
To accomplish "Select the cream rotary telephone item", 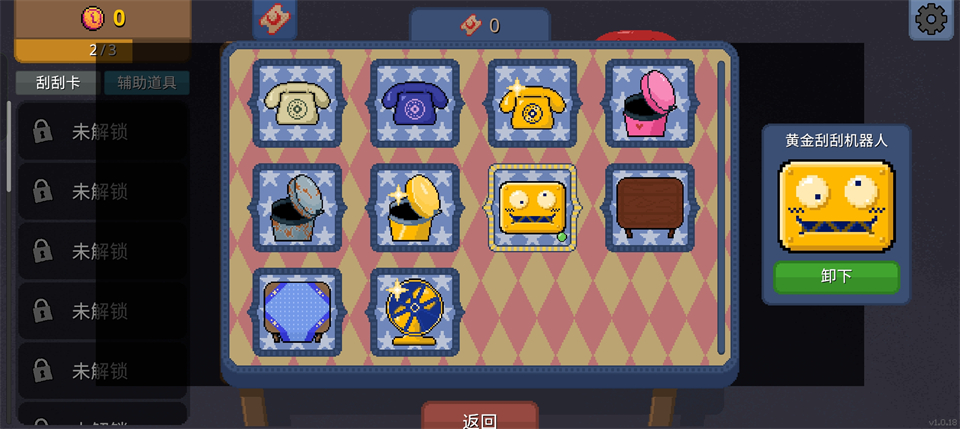I will 297,103.
